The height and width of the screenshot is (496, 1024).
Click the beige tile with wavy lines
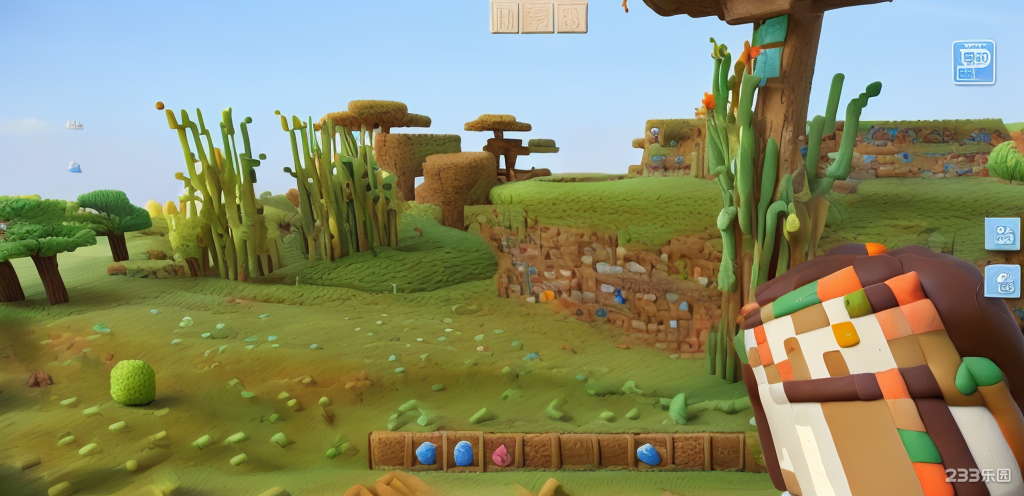[x=538, y=17]
